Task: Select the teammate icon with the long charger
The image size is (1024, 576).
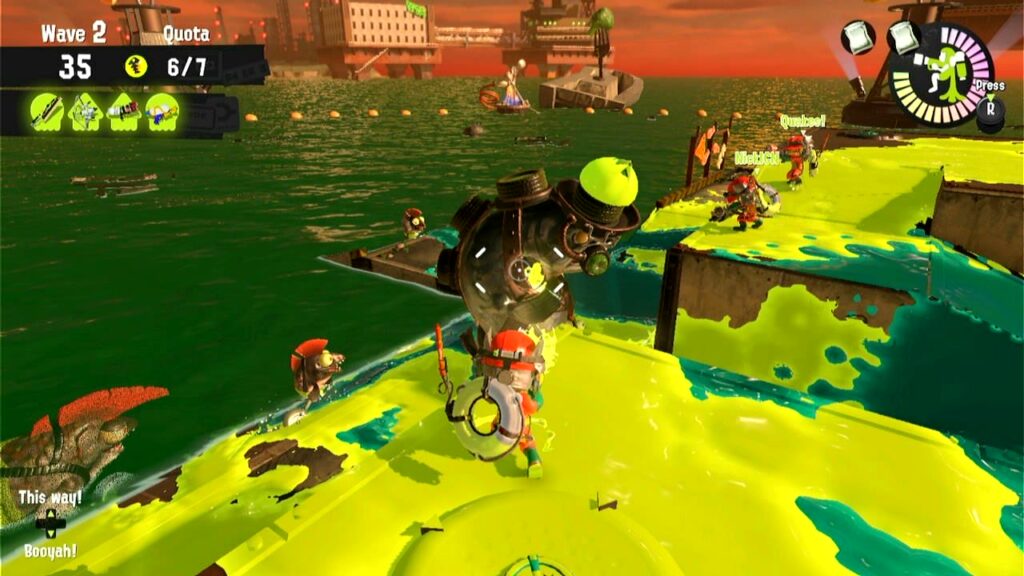Action: (46, 112)
